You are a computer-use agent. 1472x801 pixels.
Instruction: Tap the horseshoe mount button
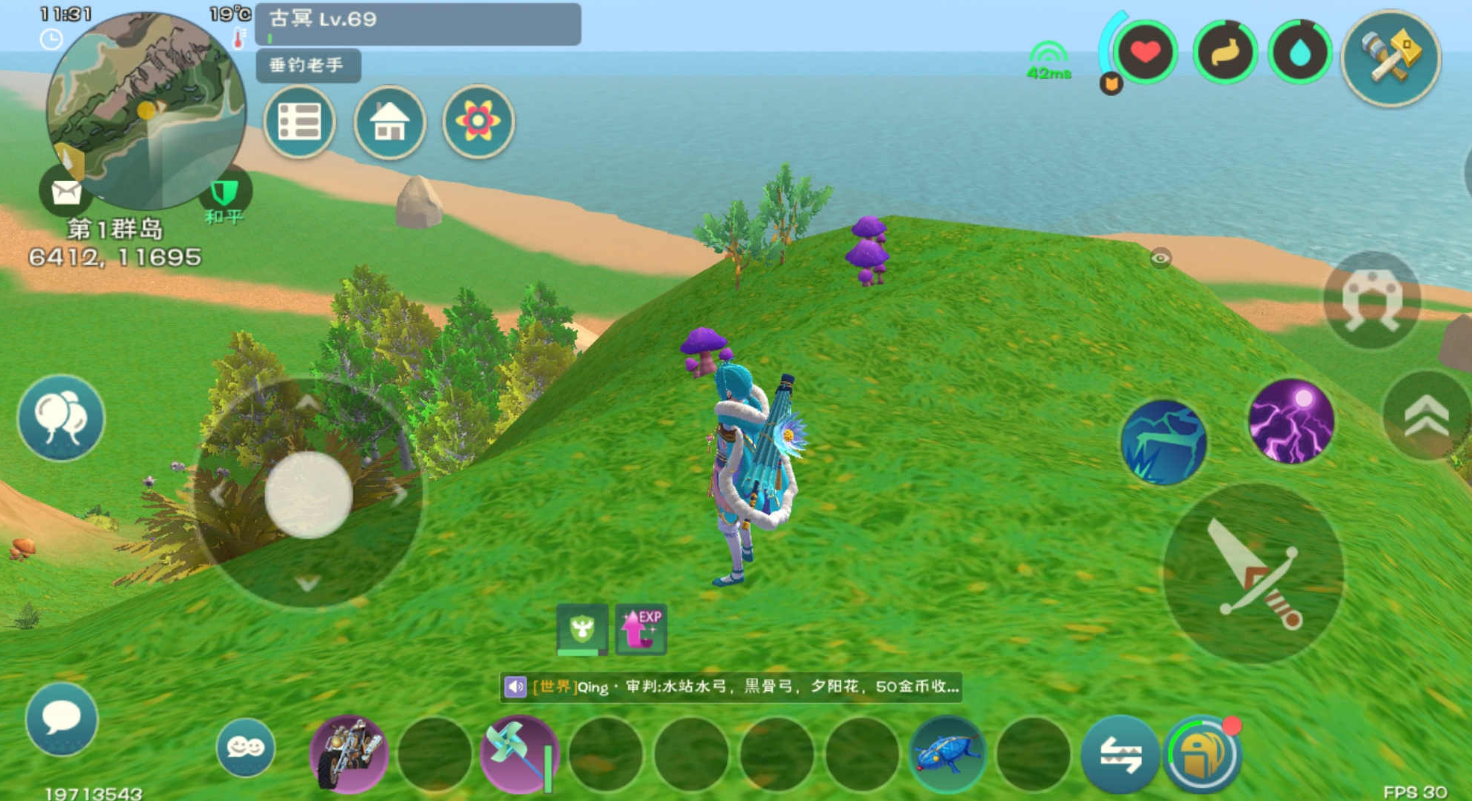(x=1371, y=299)
